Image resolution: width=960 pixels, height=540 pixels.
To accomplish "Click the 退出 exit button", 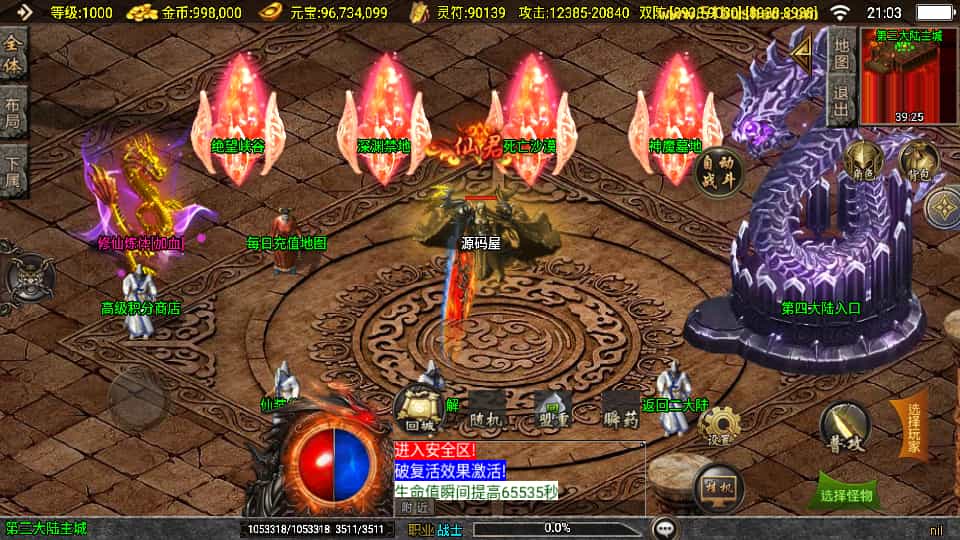I will tap(841, 100).
